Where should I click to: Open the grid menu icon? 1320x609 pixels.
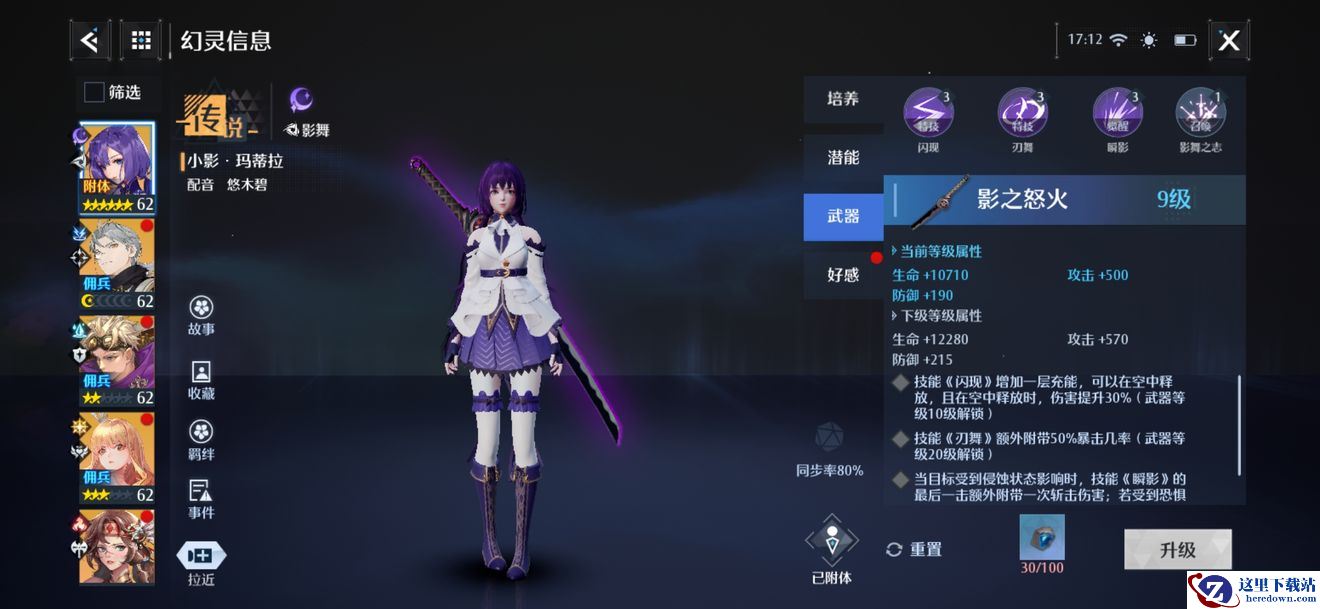coord(141,41)
